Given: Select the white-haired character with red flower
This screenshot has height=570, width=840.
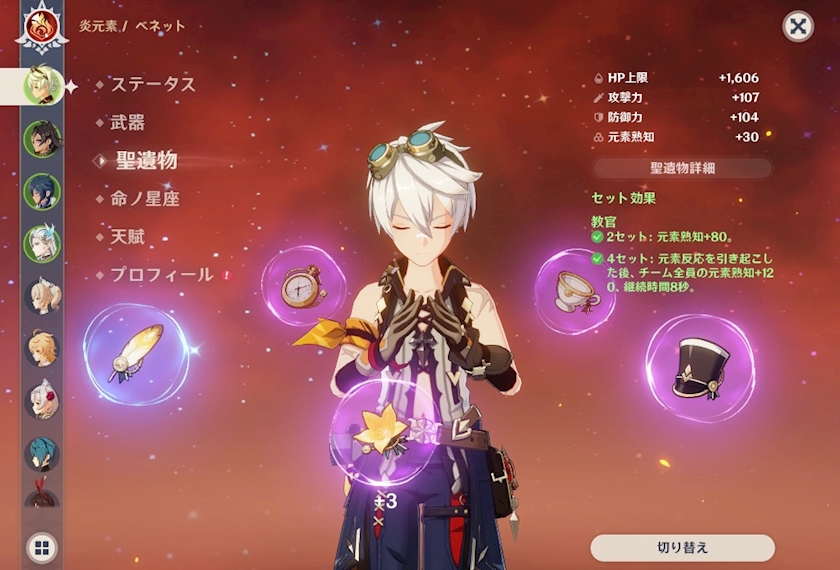Looking at the screenshot, I should [42, 399].
